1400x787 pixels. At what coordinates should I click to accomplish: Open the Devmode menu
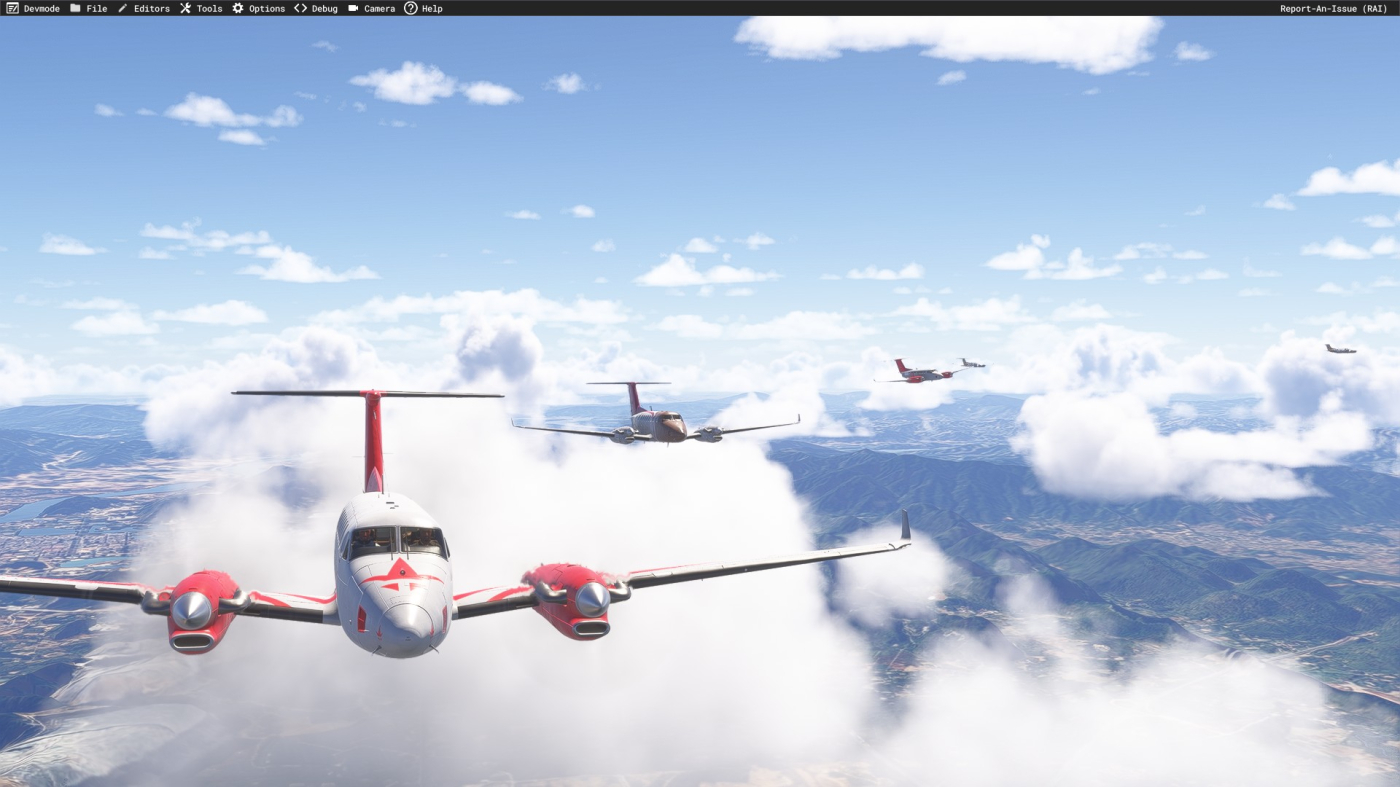[x=33, y=8]
